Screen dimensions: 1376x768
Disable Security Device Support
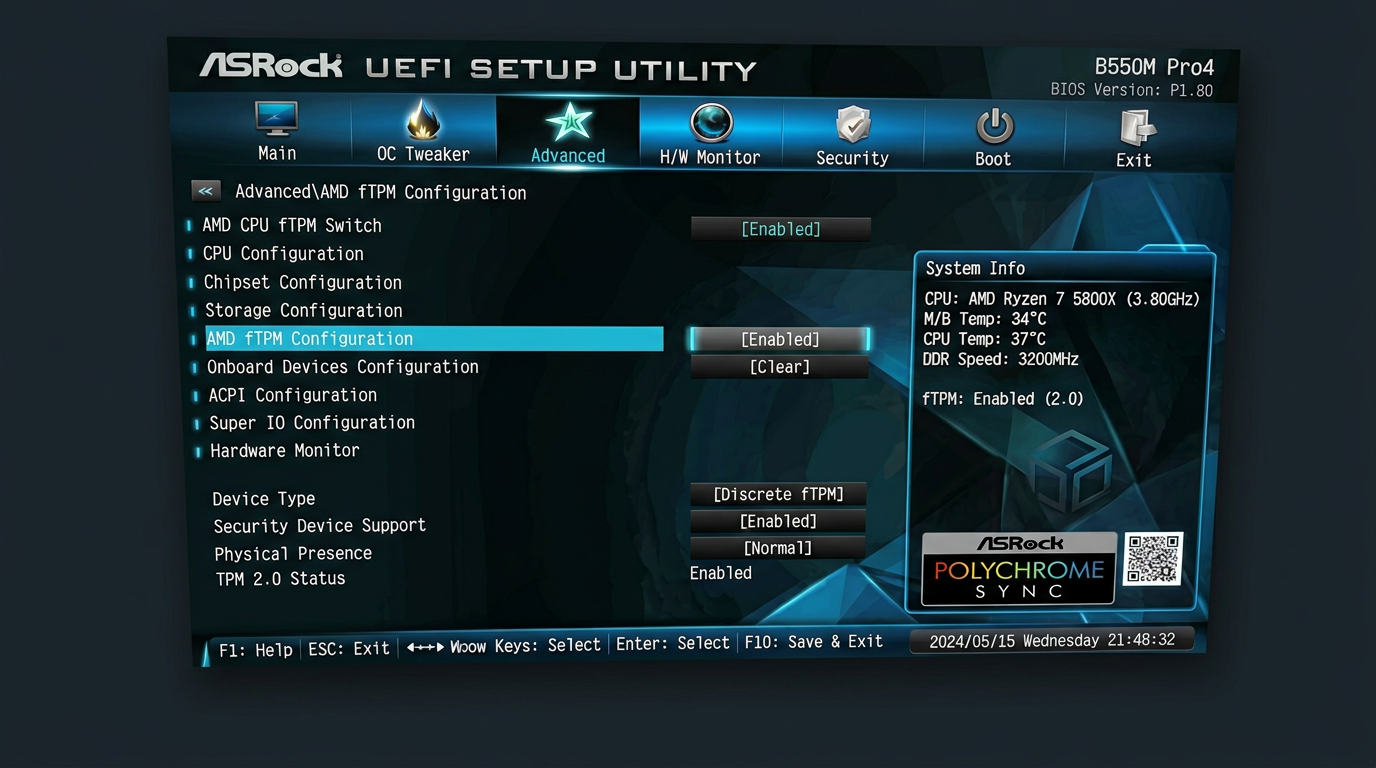pyautogui.click(x=778, y=521)
